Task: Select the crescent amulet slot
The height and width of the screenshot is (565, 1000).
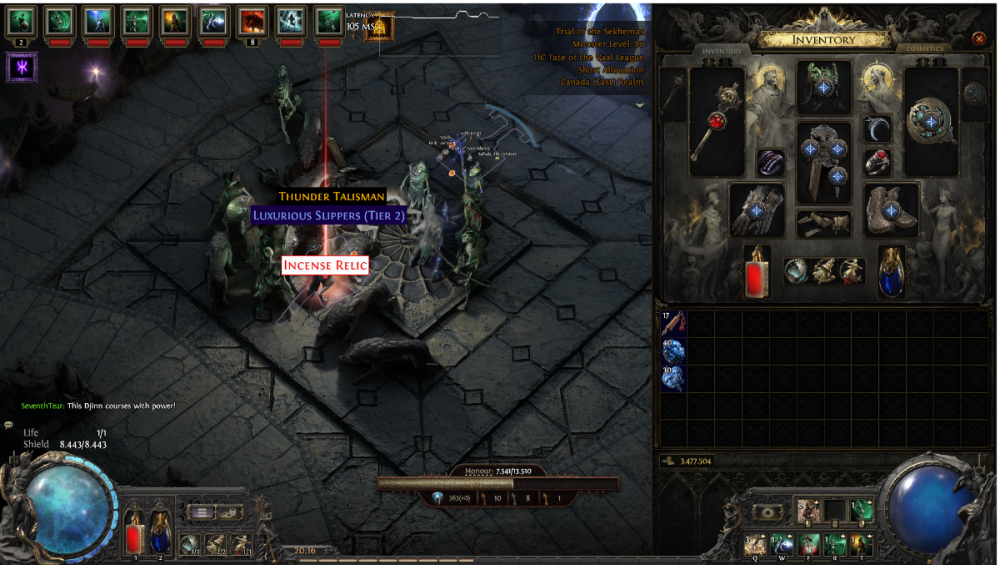Action: pos(877,129)
